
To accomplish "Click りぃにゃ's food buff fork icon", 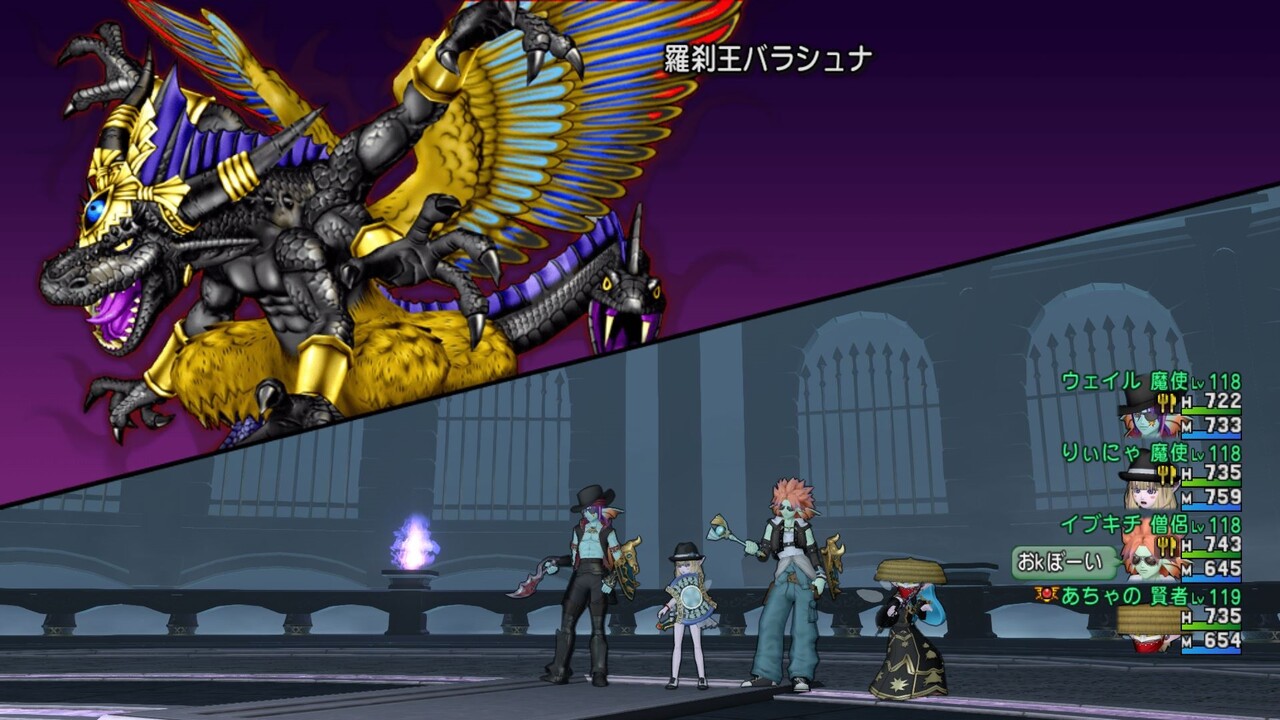I will point(1168,473).
